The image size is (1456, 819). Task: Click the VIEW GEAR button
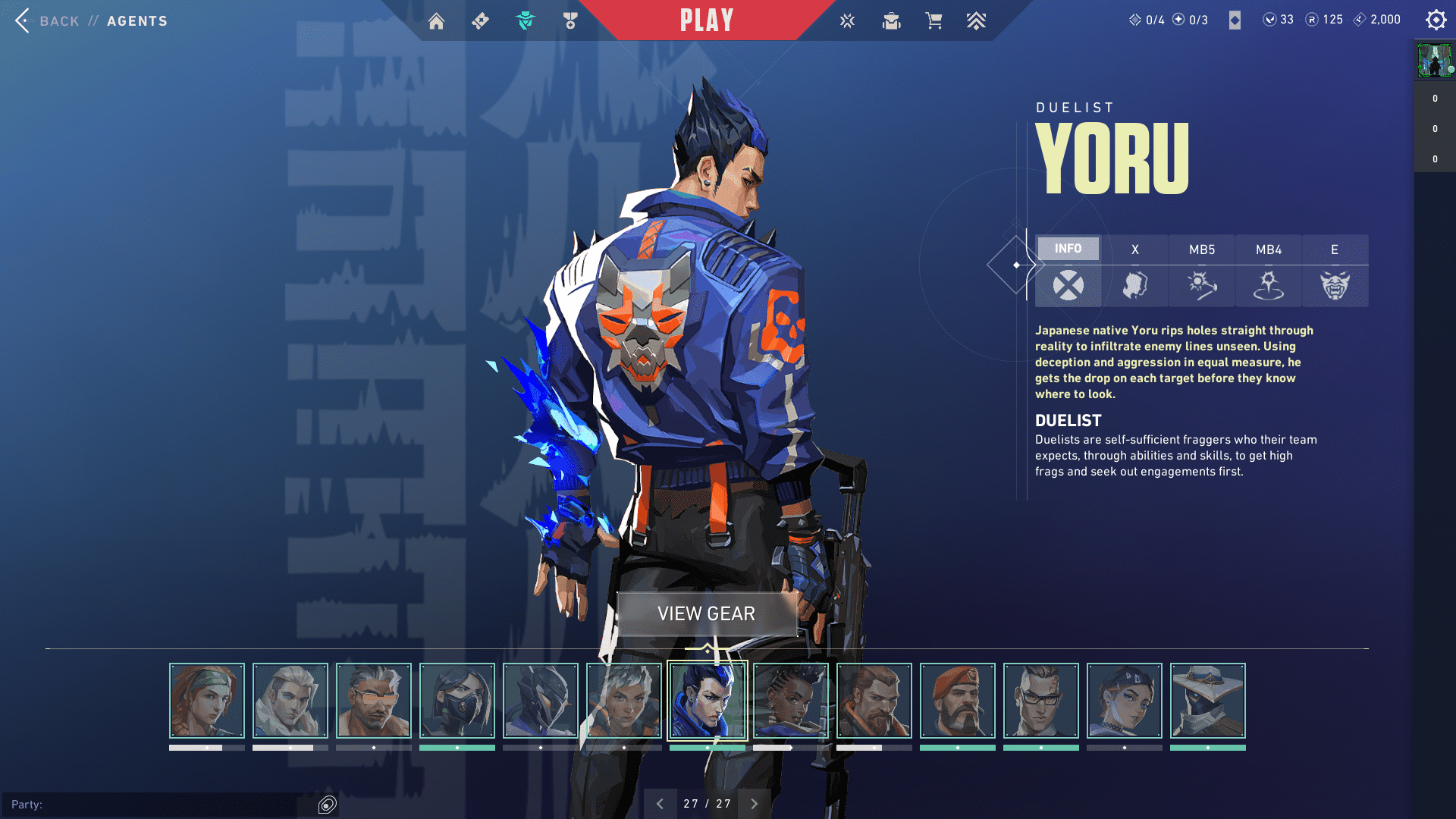coord(706,613)
